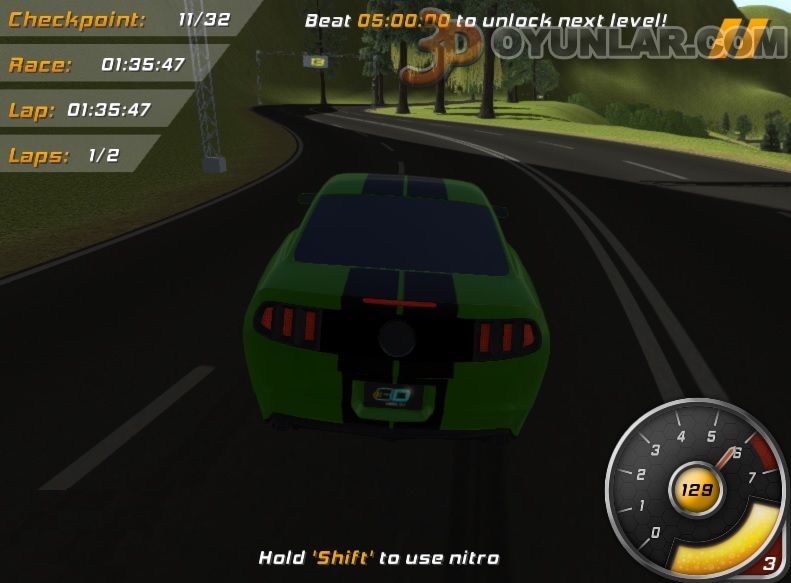Pause the race with the orange pause icon
This screenshot has width=791, height=583.
738,38
